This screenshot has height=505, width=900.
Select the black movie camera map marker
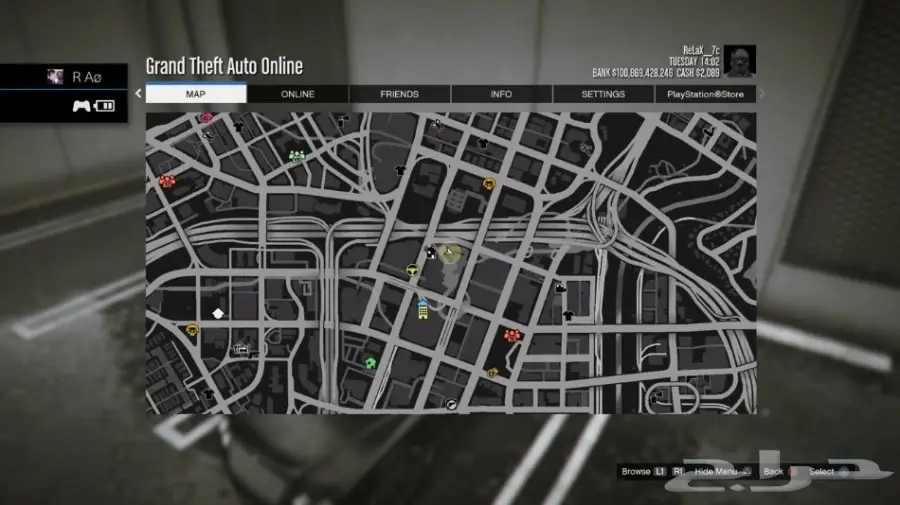coord(560,288)
